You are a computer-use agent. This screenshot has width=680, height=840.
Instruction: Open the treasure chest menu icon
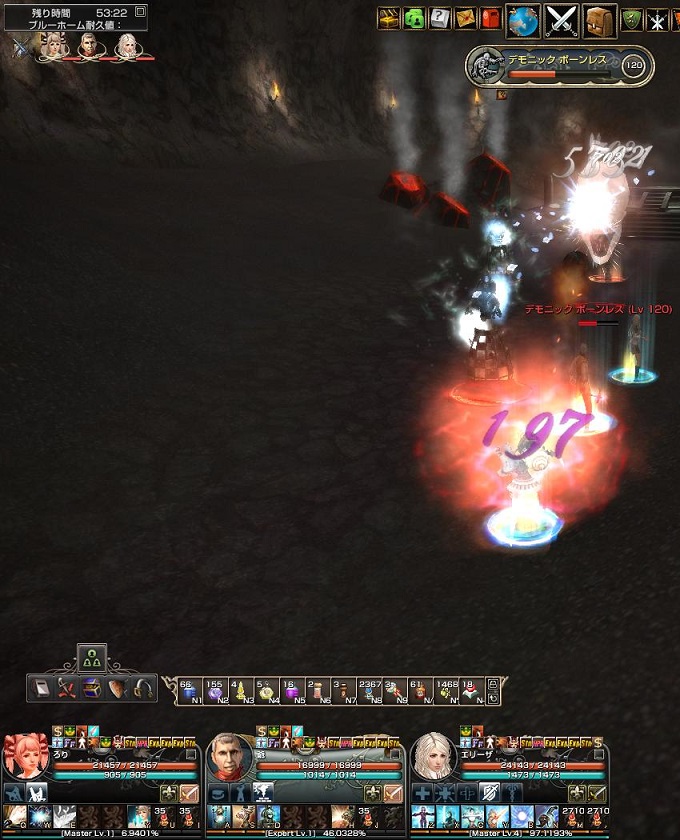pos(389,18)
